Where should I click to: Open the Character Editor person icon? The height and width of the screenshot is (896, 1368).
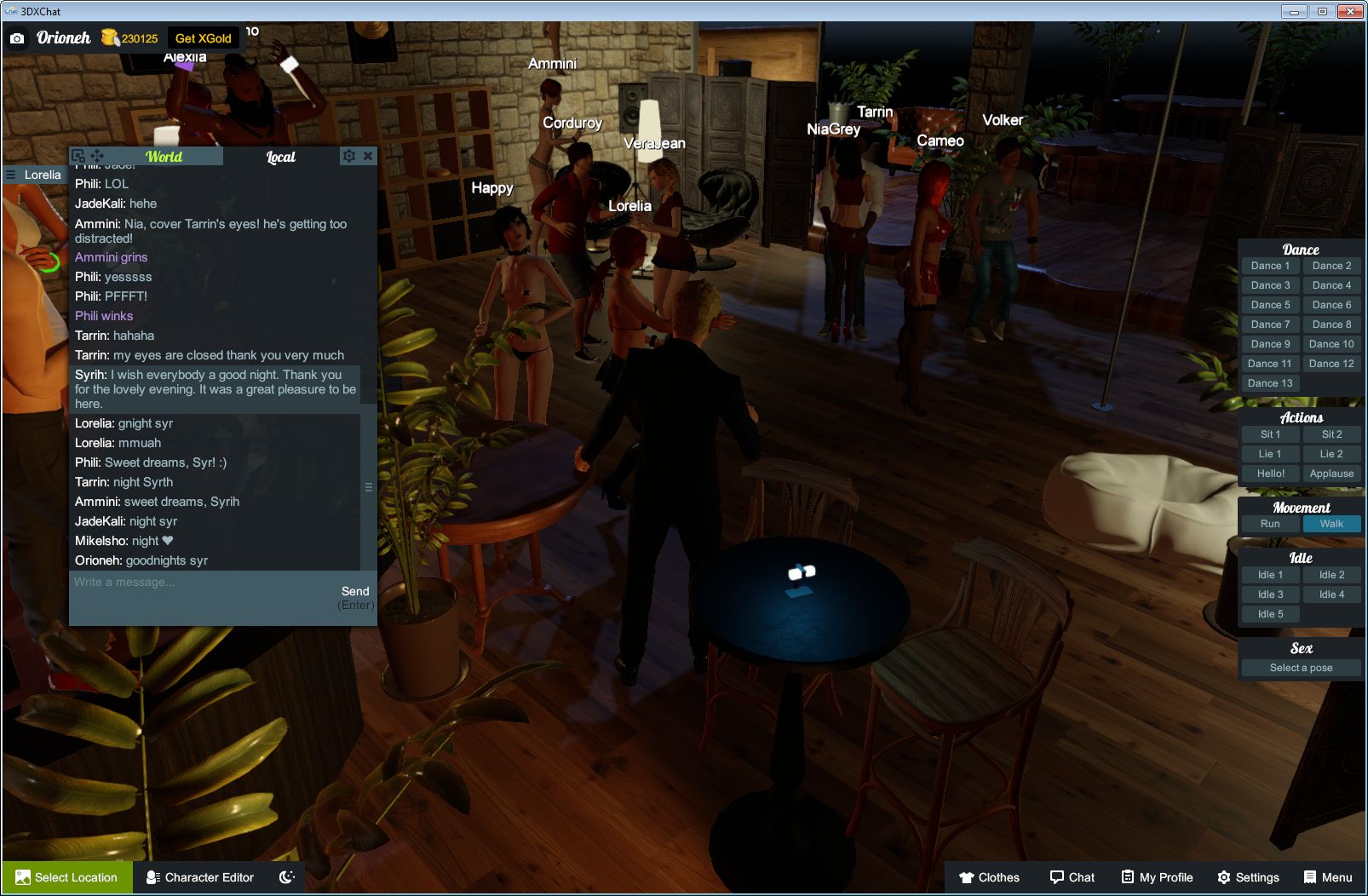152,876
